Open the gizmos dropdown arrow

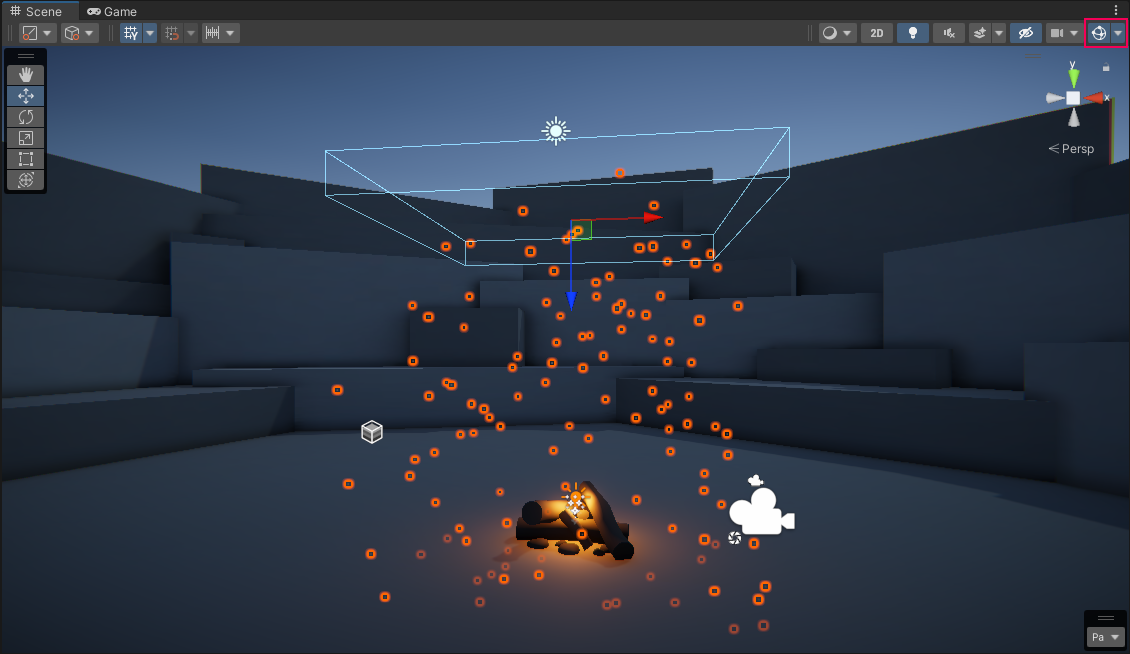point(1118,33)
